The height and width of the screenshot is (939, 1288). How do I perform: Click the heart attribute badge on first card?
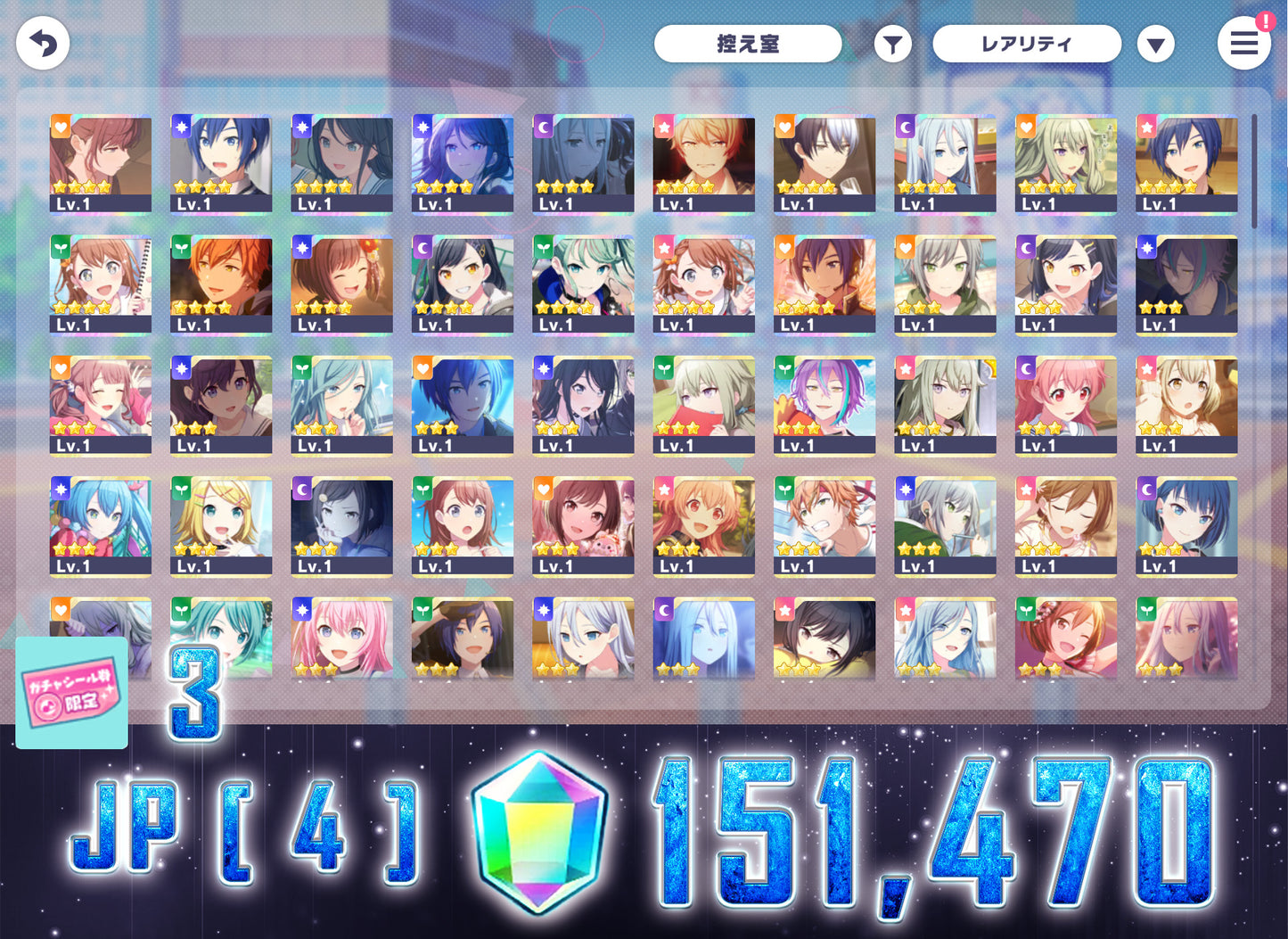(x=59, y=127)
